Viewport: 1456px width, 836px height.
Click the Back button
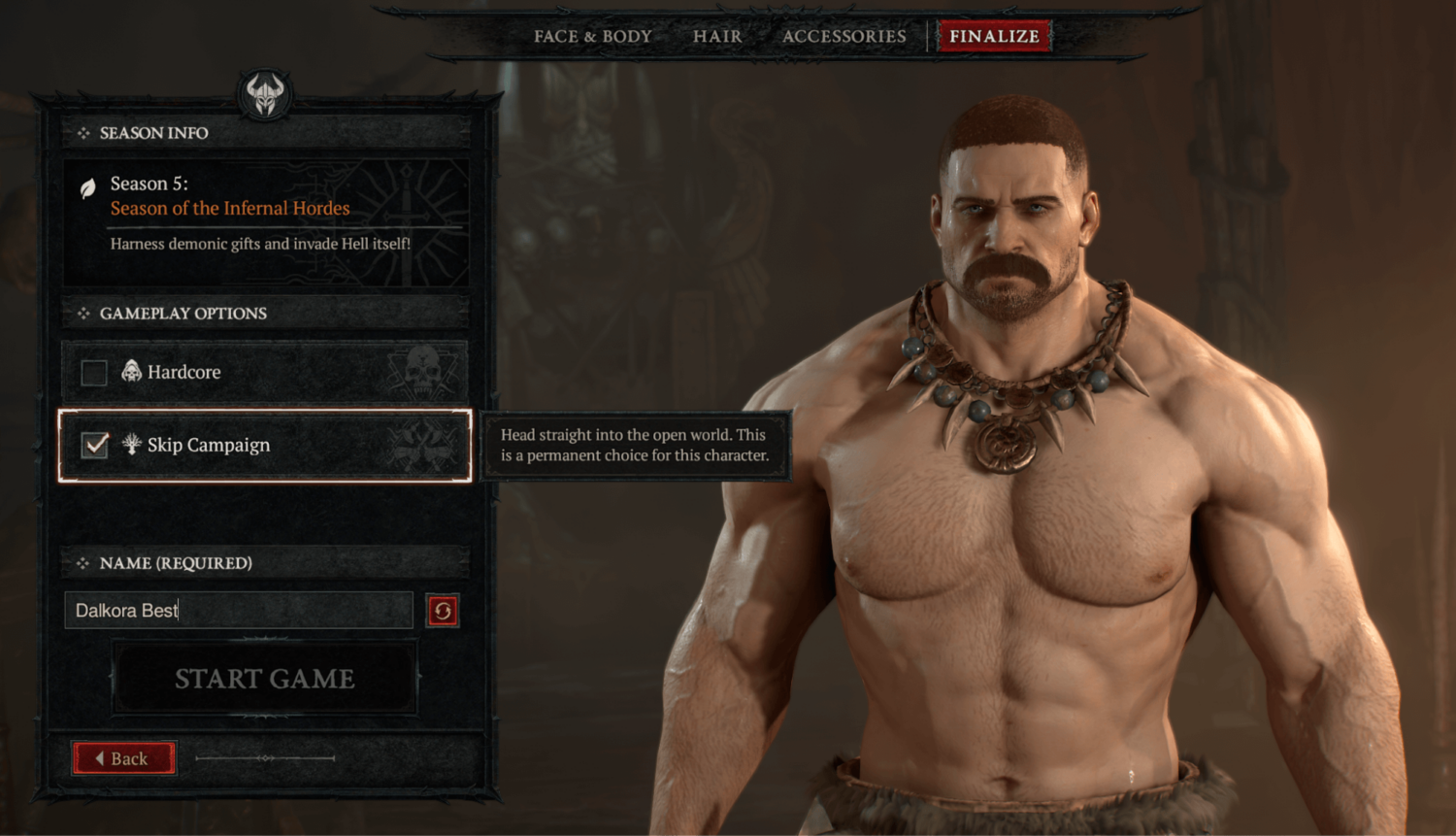[x=123, y=758]
